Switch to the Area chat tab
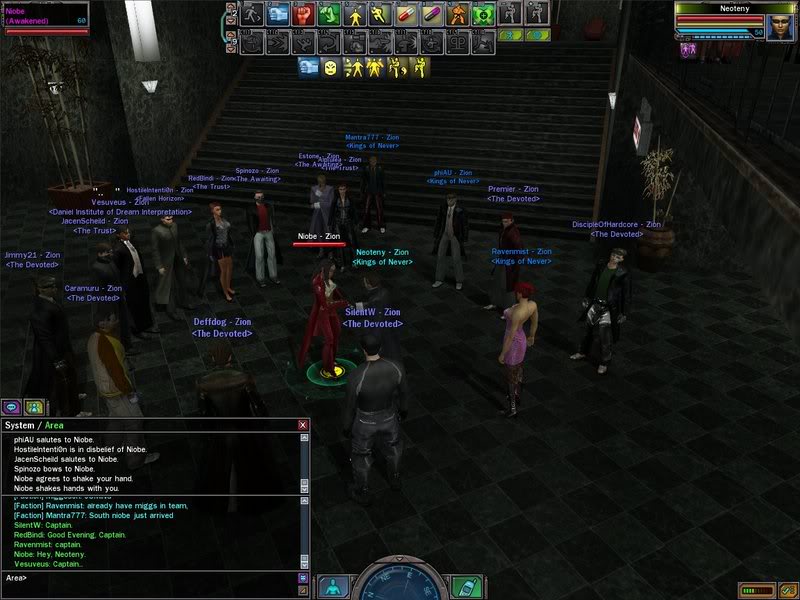 tap(55, 425)
